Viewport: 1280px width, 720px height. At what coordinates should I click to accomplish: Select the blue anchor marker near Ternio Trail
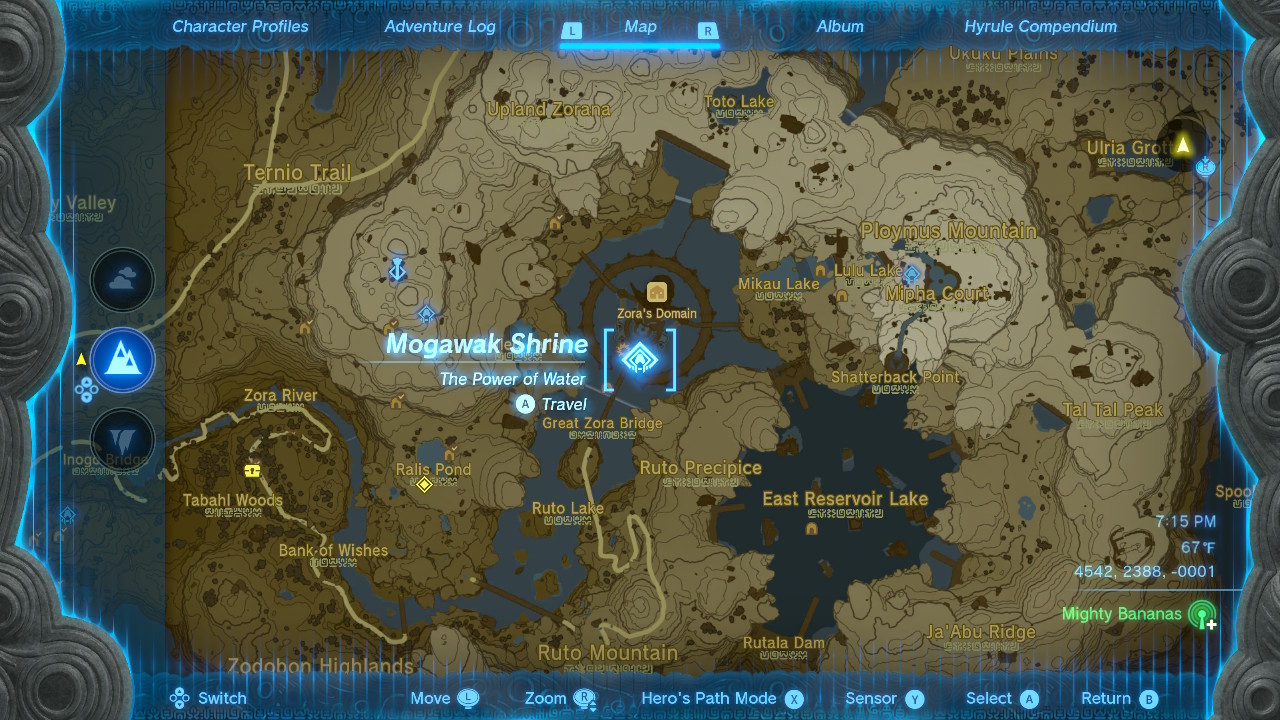(x=396, y=268)
